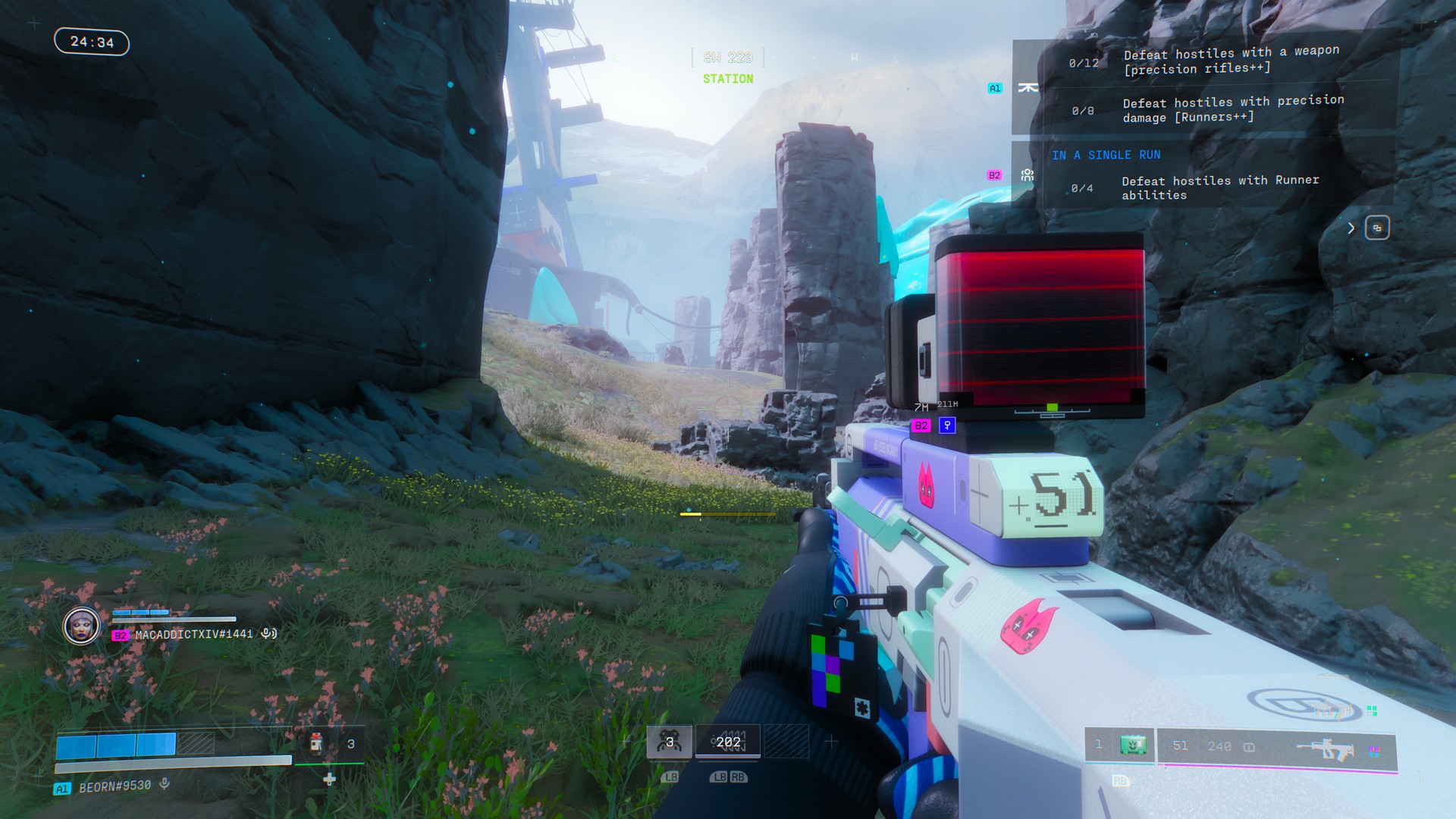This screenshot has height=819, width=1456.
Task: Select the precision damage Runners objective
Action: [x=1232, y=109]
